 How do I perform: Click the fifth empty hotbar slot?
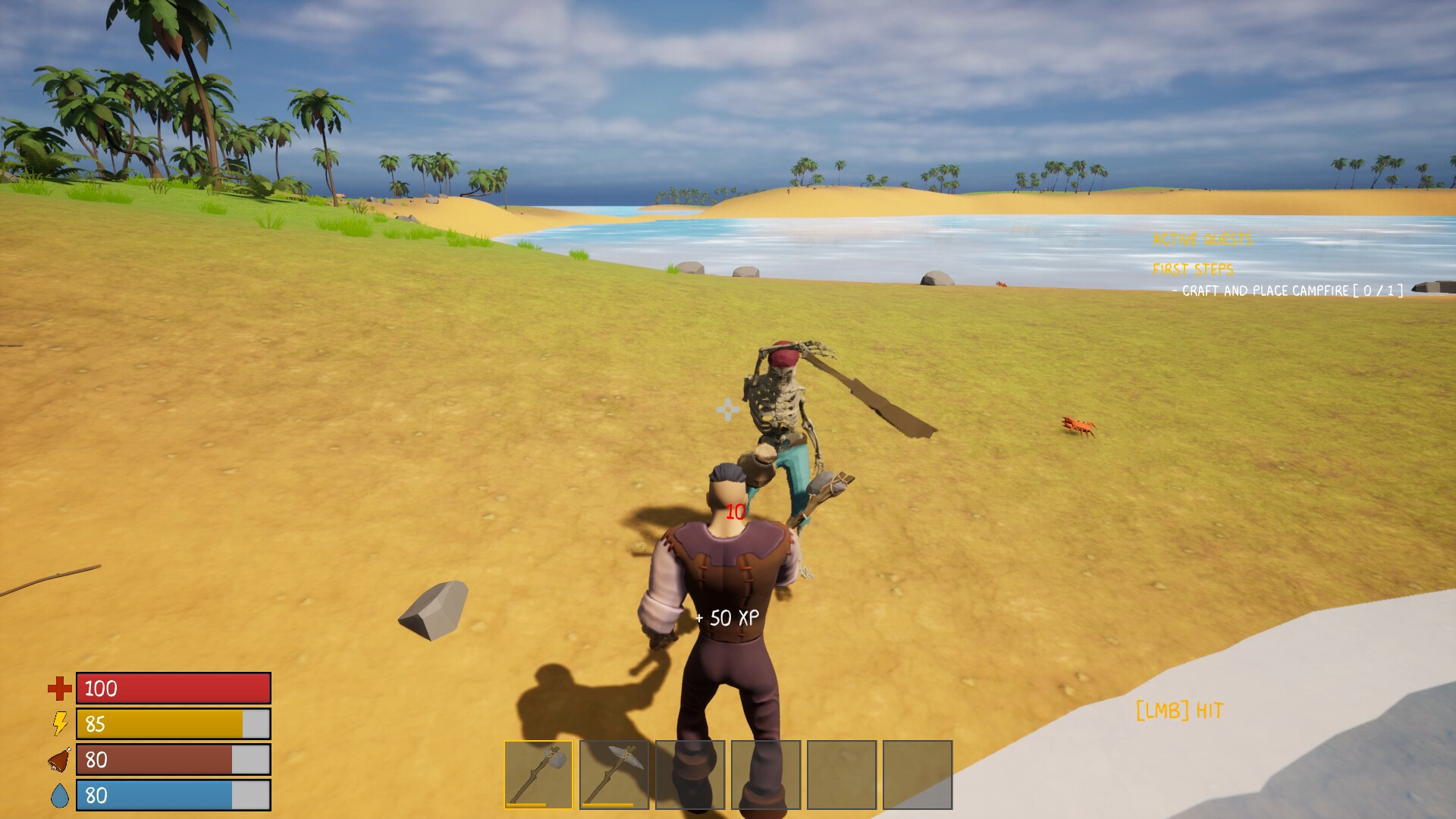(842, 773)
